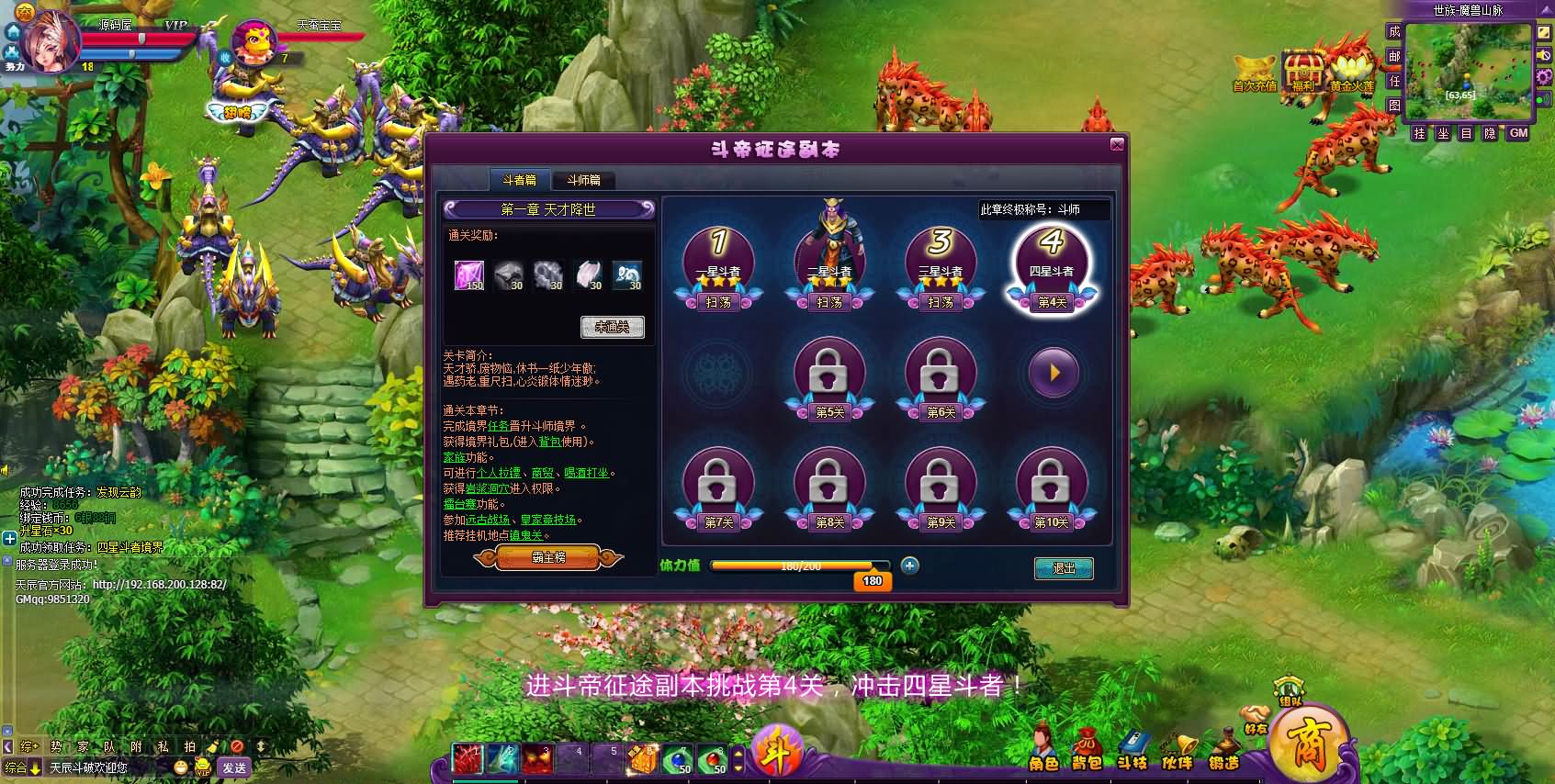Open the 福利 treasure chest rewards
The width and height of the screenshot is (1555, 784).
click(x=1302, y=72)
